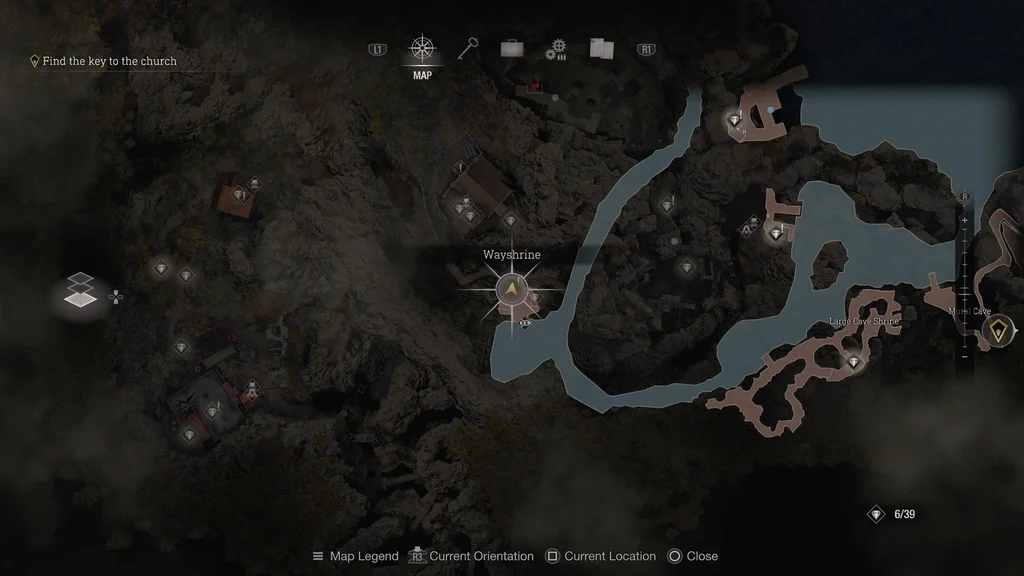Click the zoom slider minus sign
Screen dimensions: 1024x576
point(964,355)
